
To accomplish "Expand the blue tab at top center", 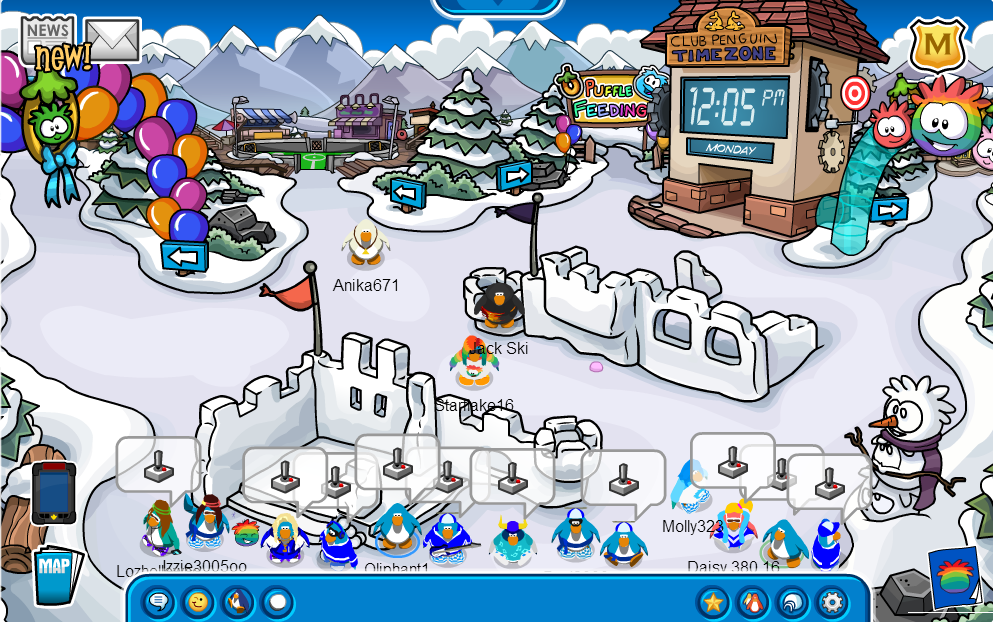I will 497,6.
